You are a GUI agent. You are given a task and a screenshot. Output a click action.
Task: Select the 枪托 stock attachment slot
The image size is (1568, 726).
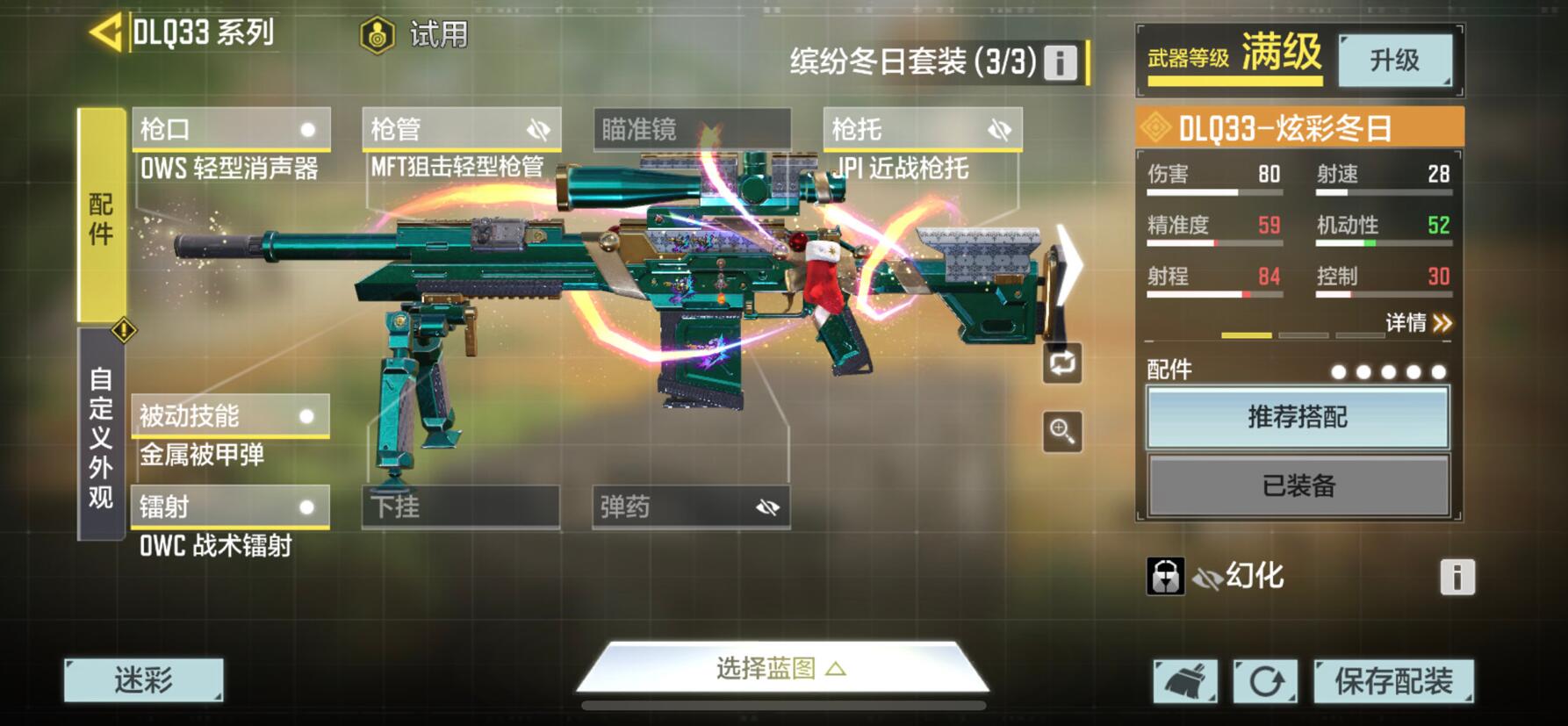(922, 130)
